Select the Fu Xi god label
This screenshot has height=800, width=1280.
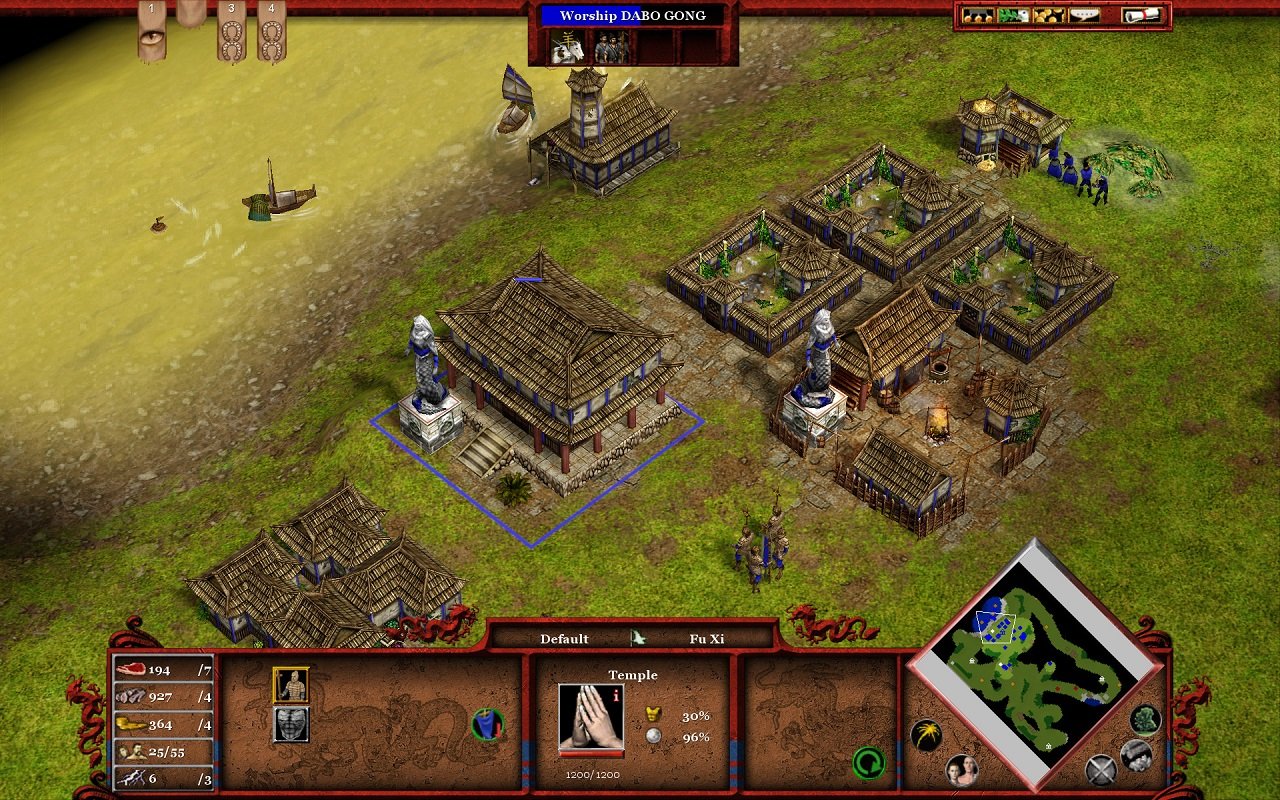pyautogui.click(x=707, y=639)
